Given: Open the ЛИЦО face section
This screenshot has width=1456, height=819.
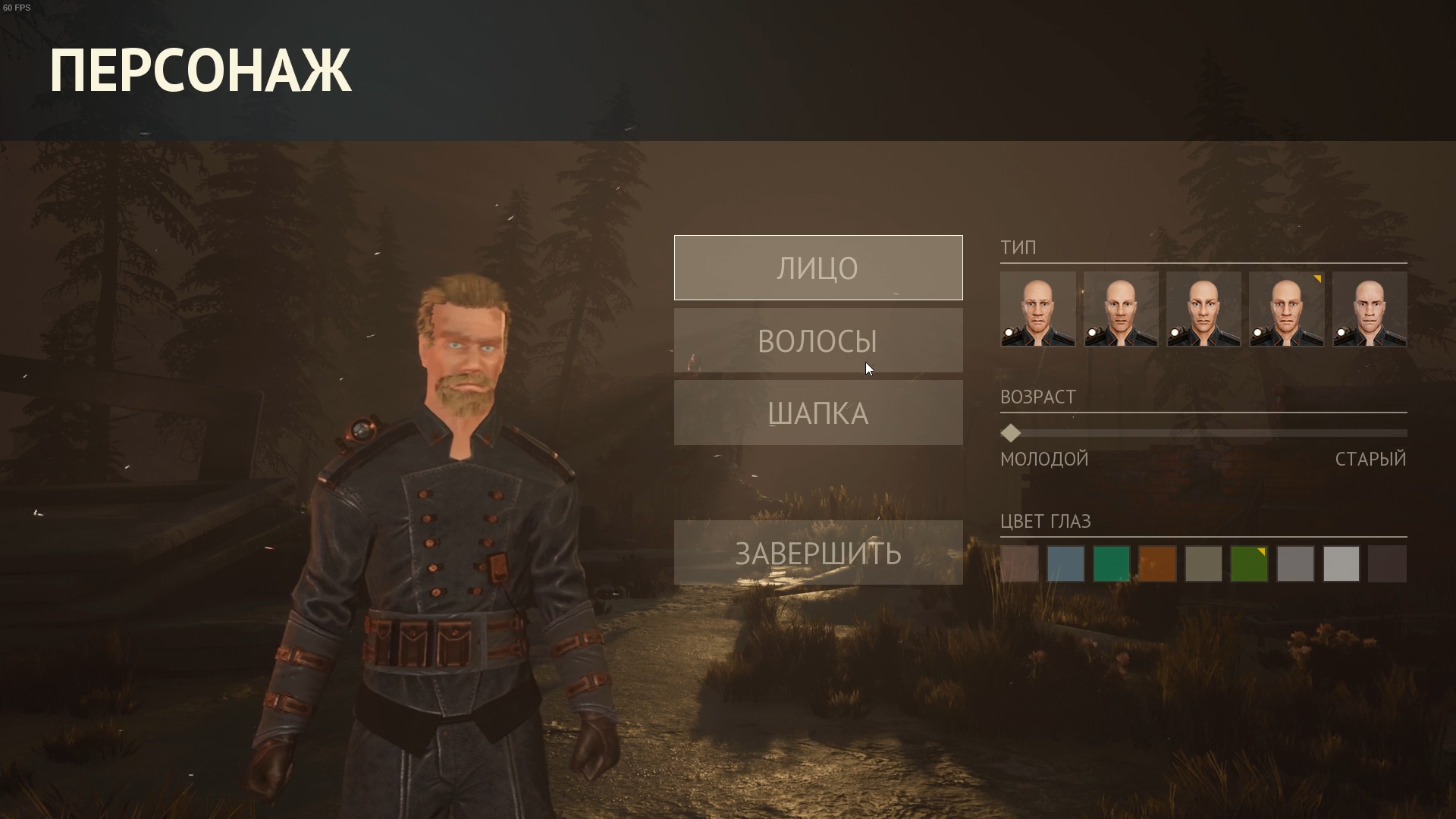Looking at the screenshot, I should pos(818,268).
